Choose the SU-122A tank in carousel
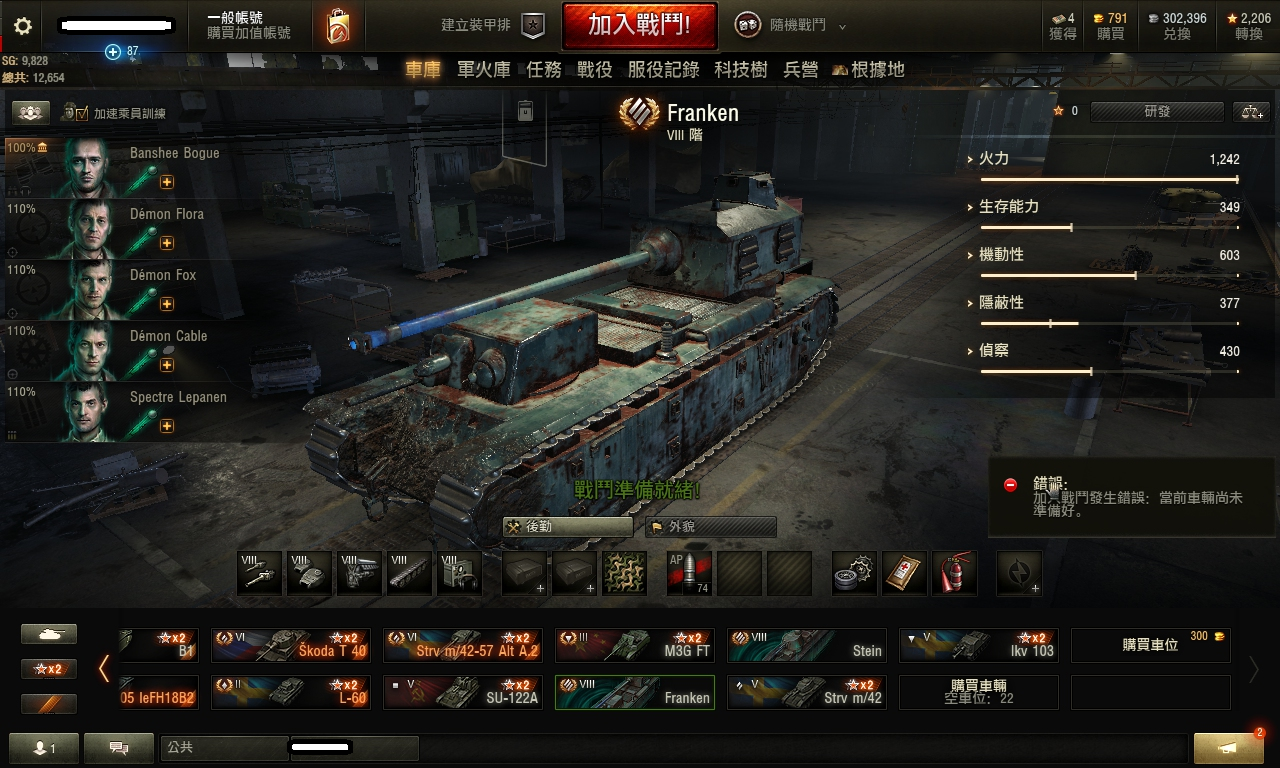 (x=463, y=692)
